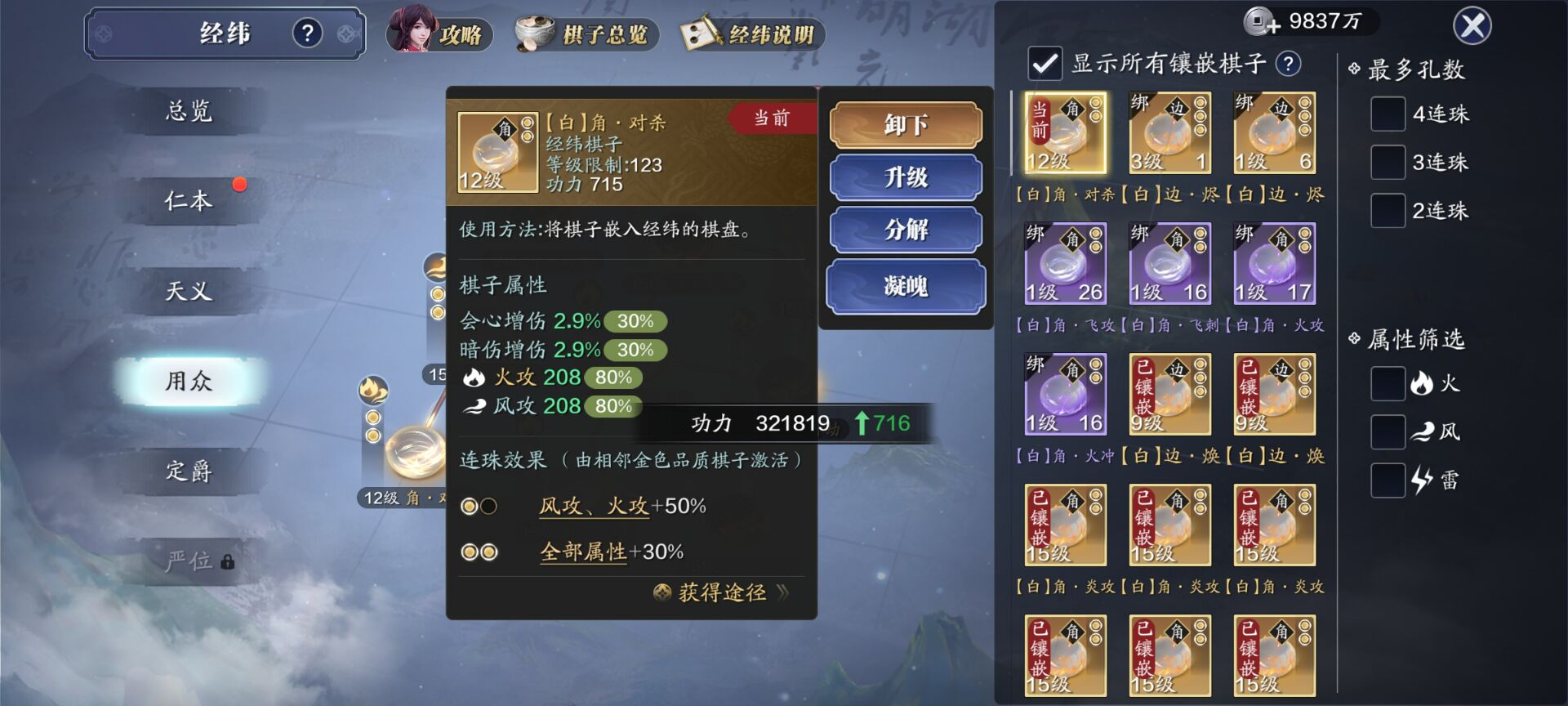Upgrade the piece with 升级 button
The image size is (1568, 706).
coord(905,177)
